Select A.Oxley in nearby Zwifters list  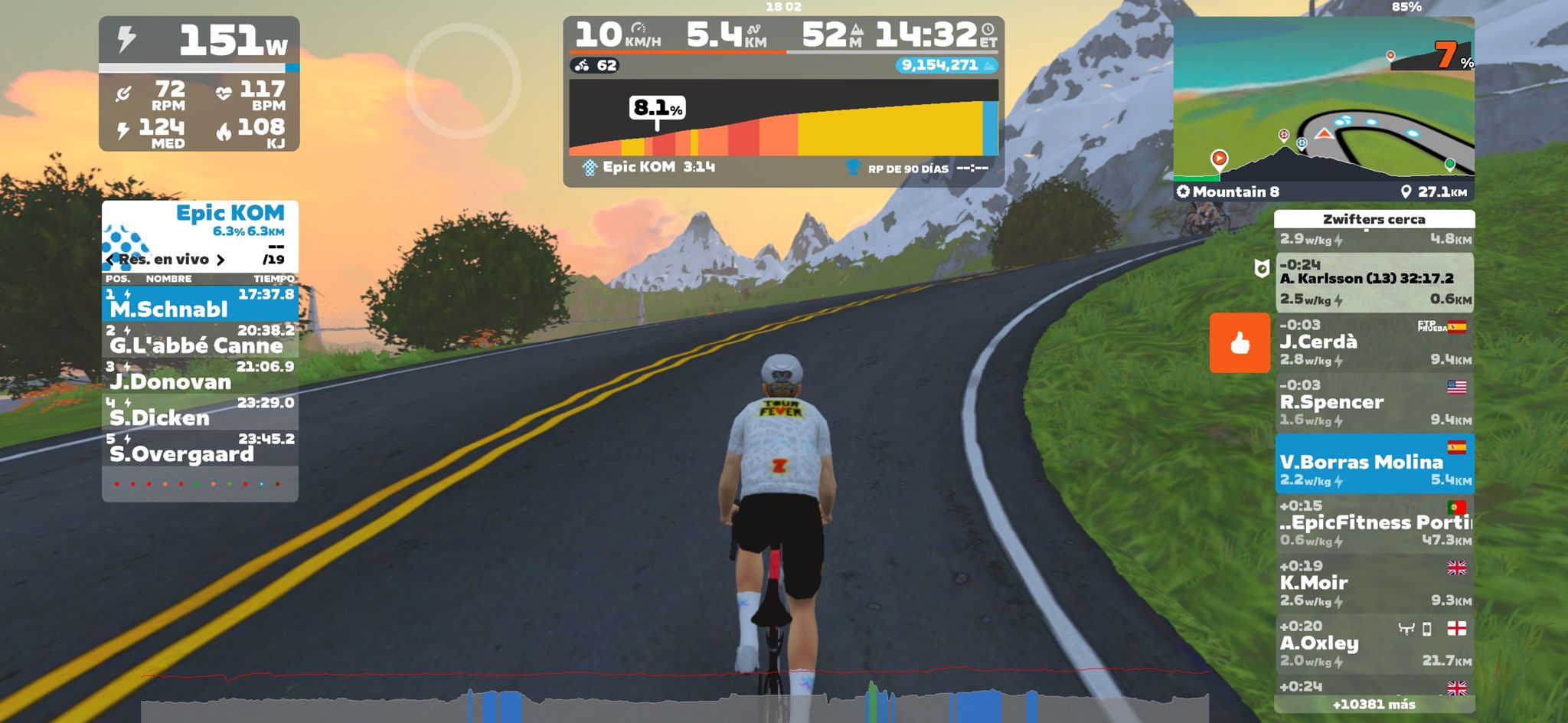click(x=1374, y=643)
